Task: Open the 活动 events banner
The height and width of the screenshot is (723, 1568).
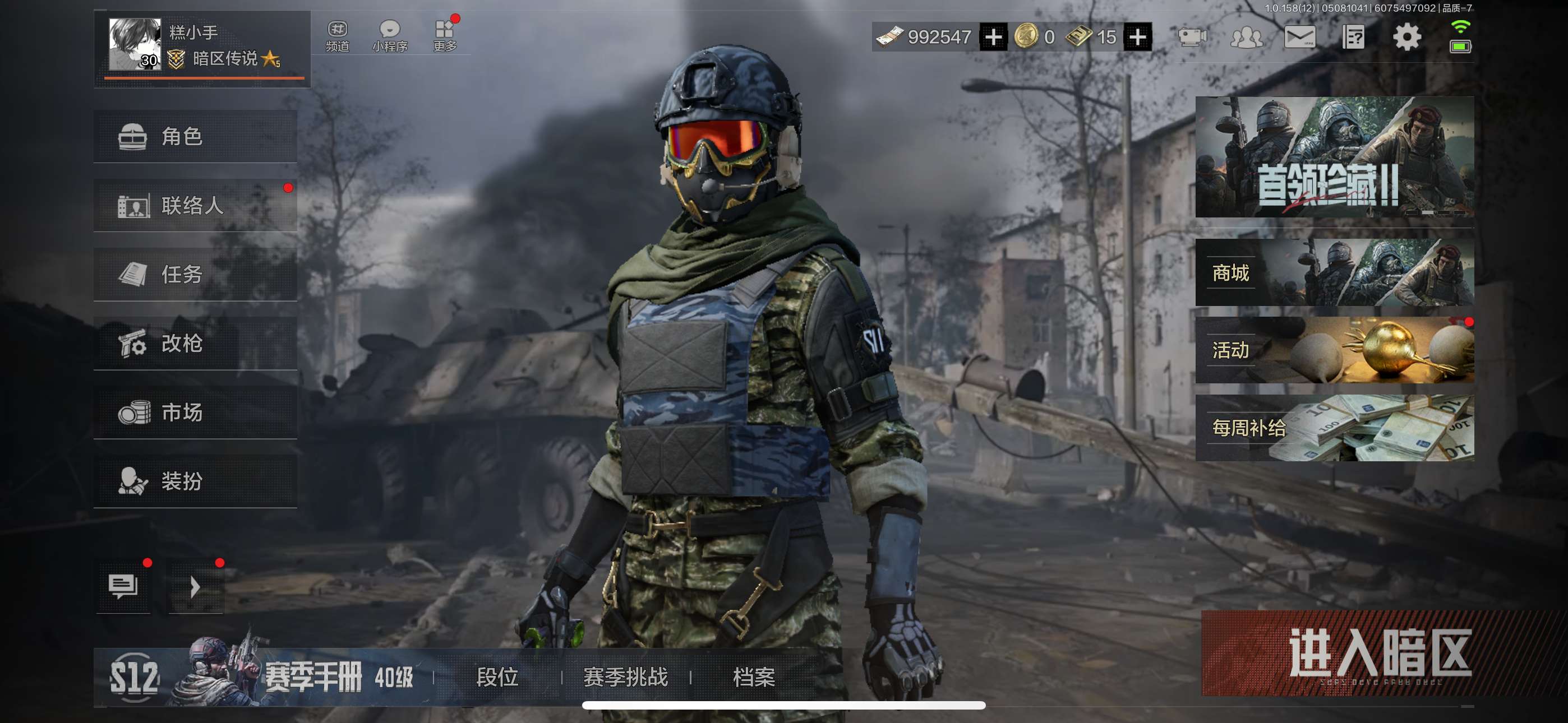Action: (1334, 350)
